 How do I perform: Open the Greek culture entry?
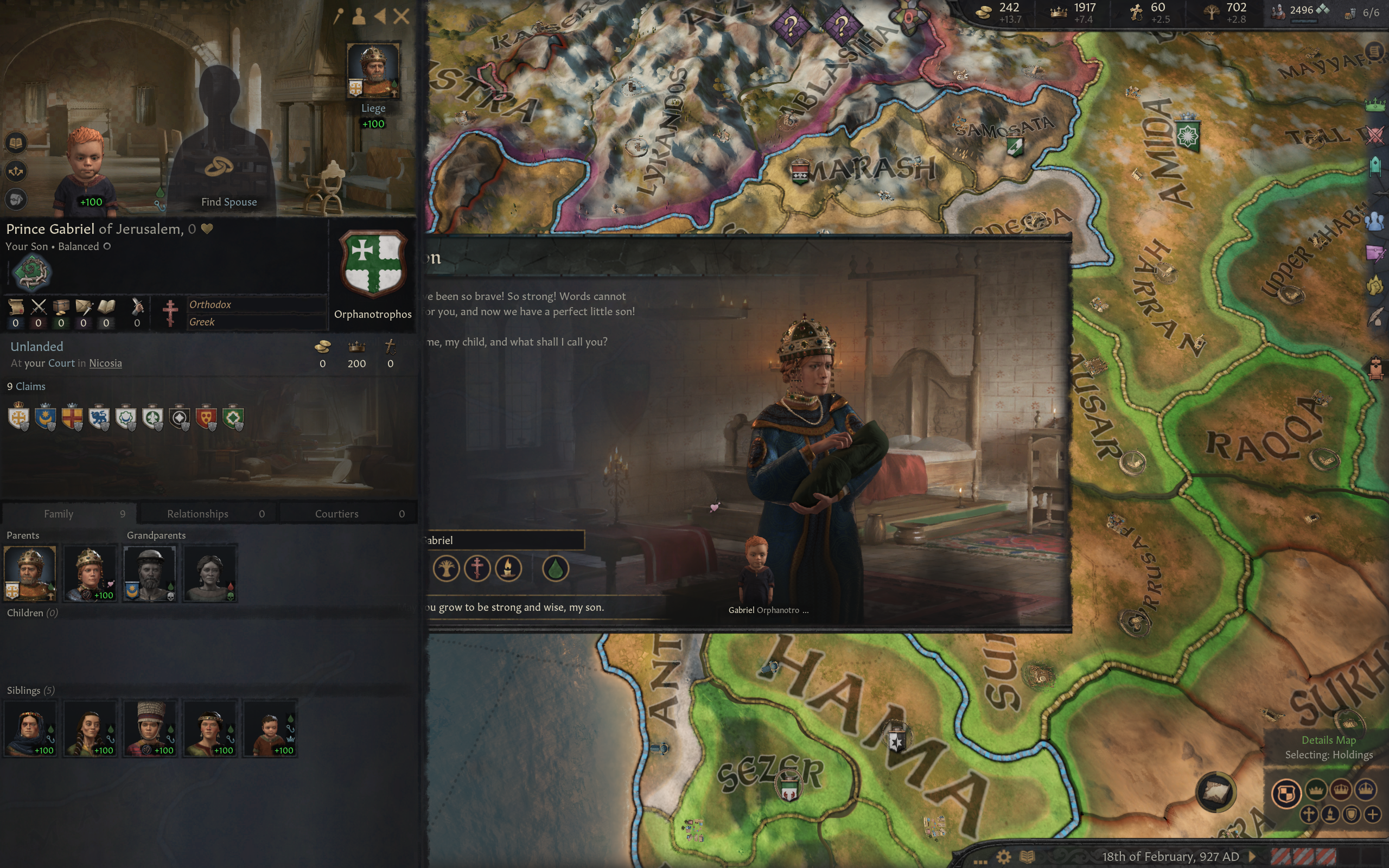202,322
